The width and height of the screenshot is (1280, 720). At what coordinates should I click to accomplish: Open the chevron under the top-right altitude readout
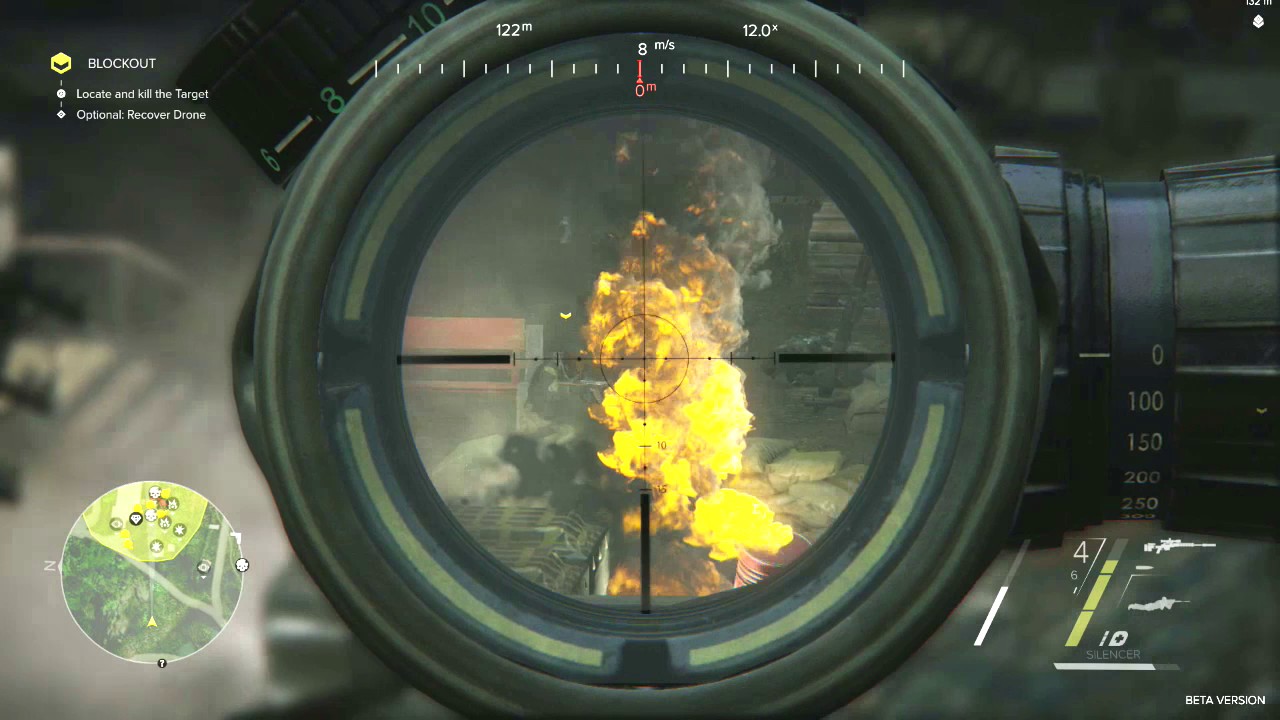(1258, 21)
